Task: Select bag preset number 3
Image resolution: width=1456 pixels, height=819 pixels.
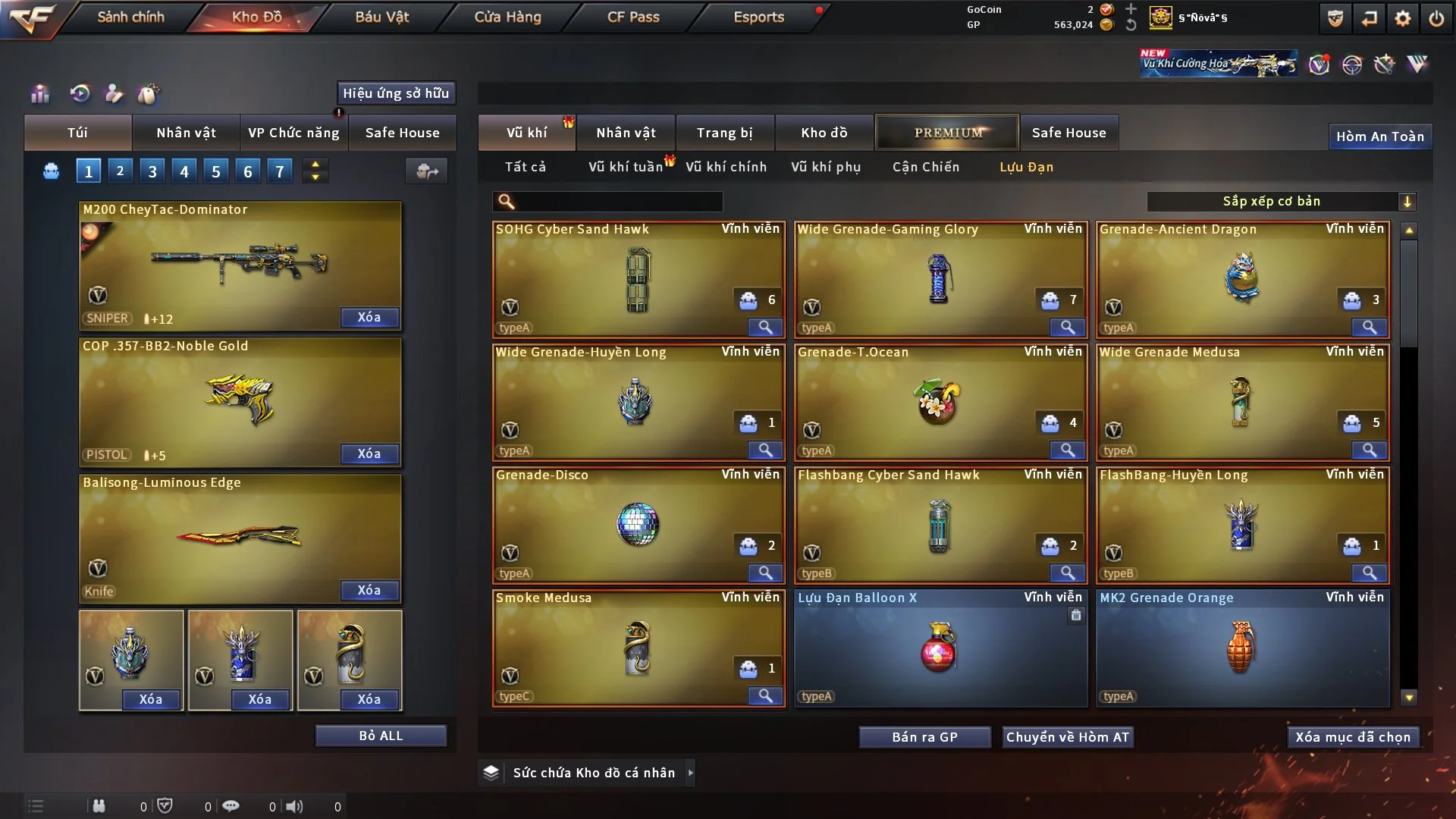Action: pos(152,171)
